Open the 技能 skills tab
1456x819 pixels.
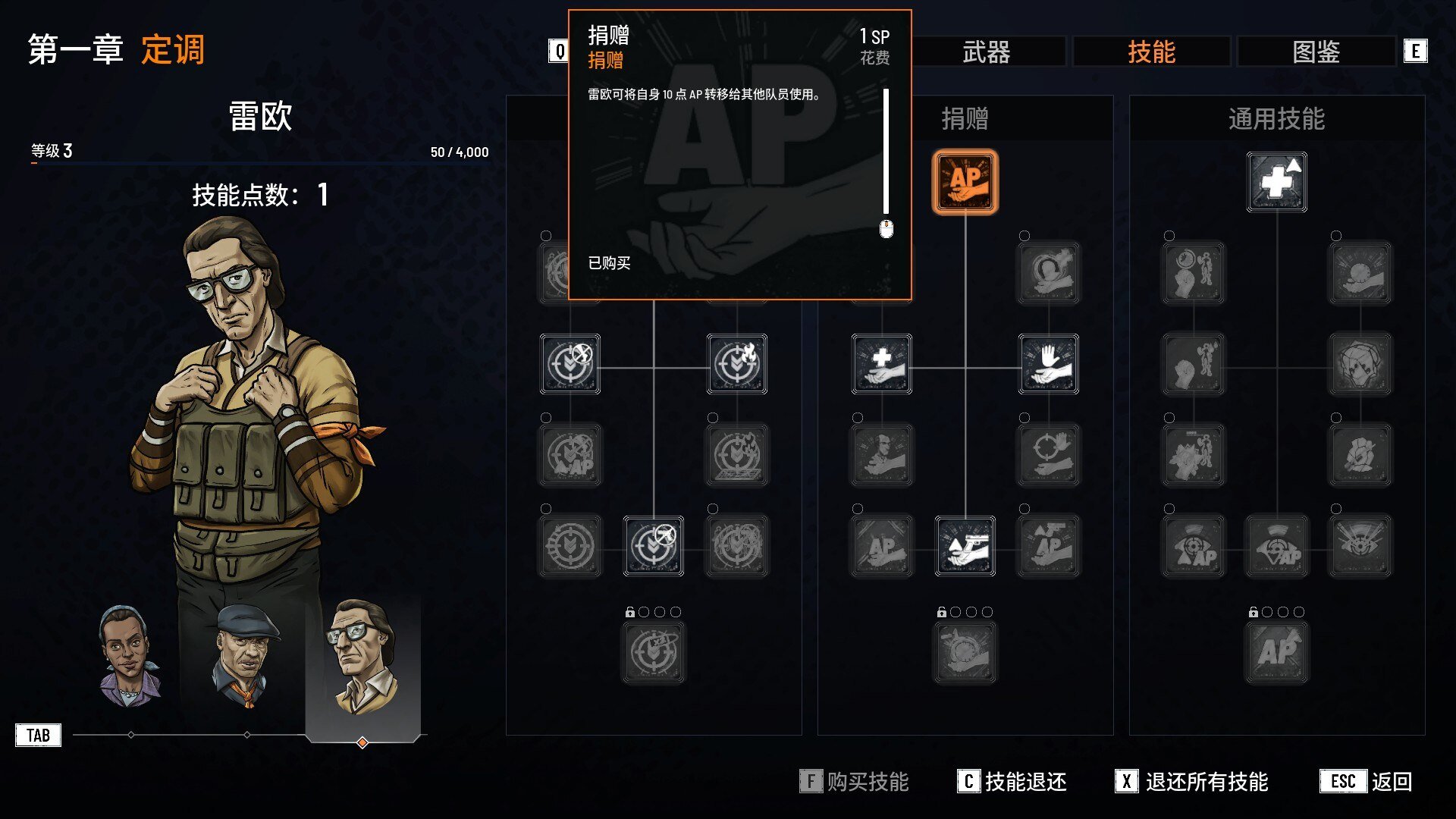(x=1151, y=52)
